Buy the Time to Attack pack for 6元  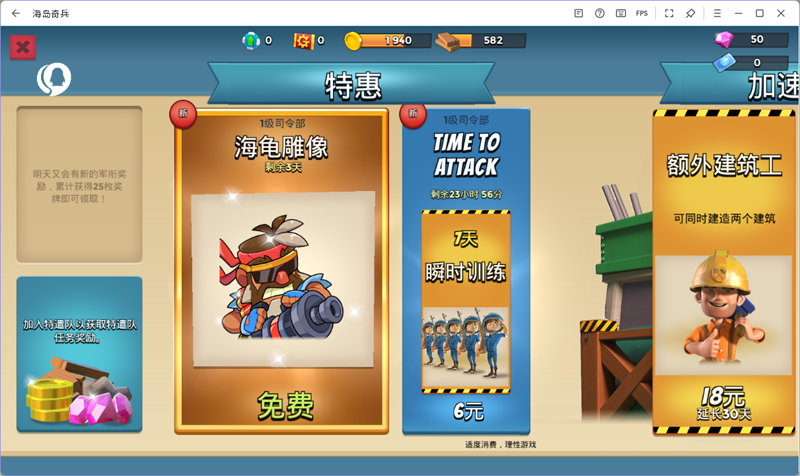click(x=466, y=411)
